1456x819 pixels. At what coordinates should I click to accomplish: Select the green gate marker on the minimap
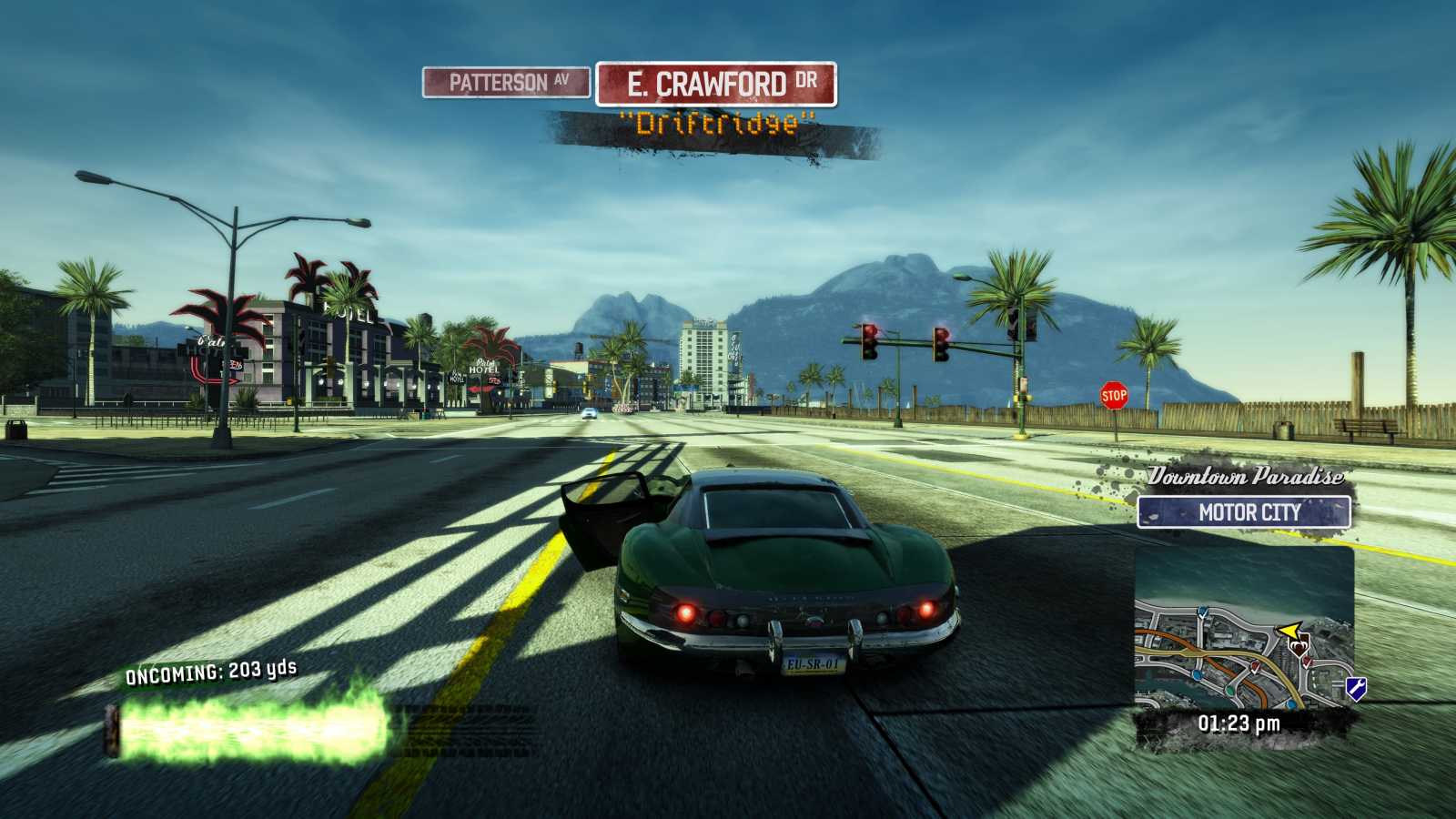coord(1229,691)
